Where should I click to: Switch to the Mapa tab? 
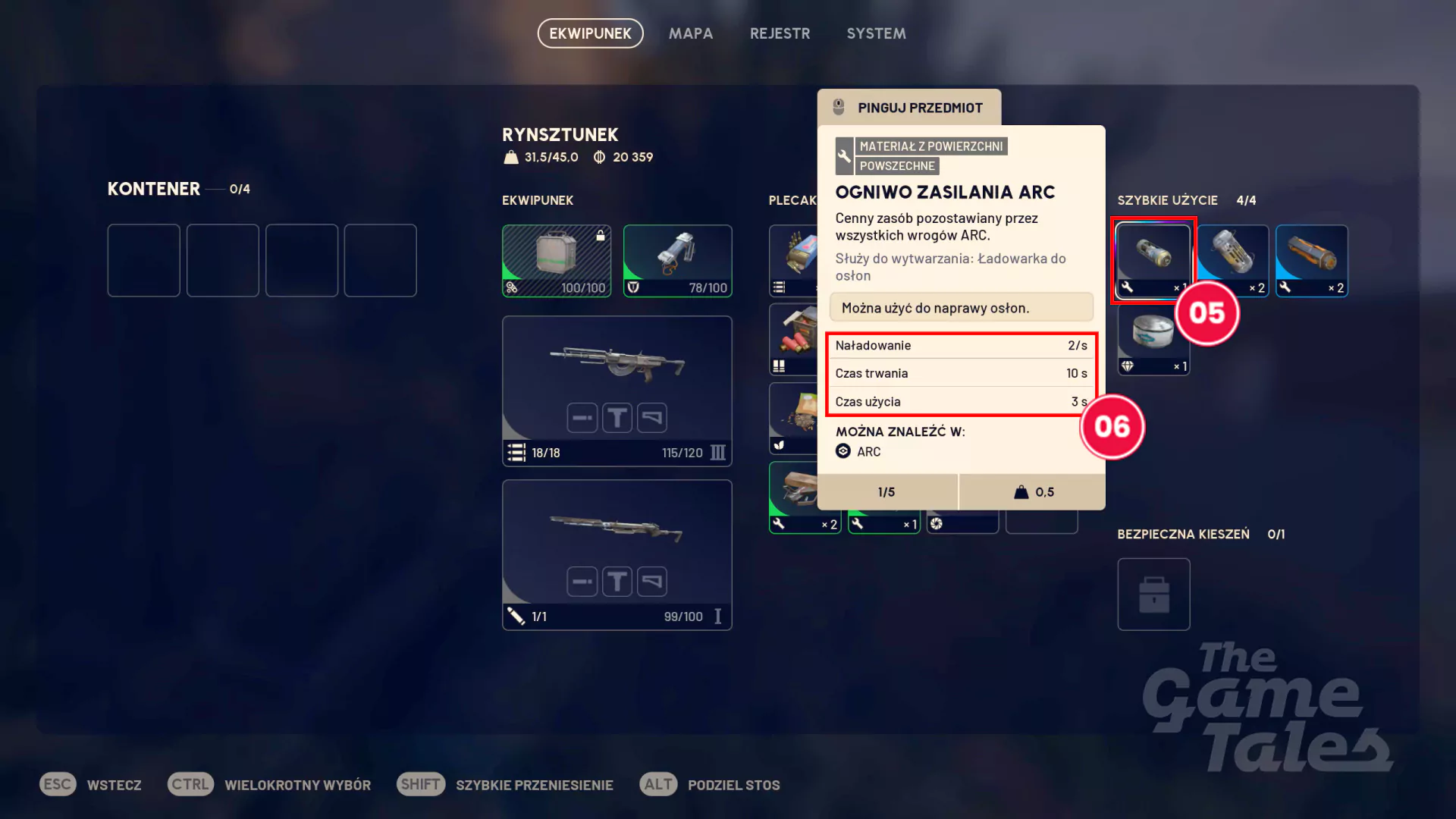[x=690, y=33]
